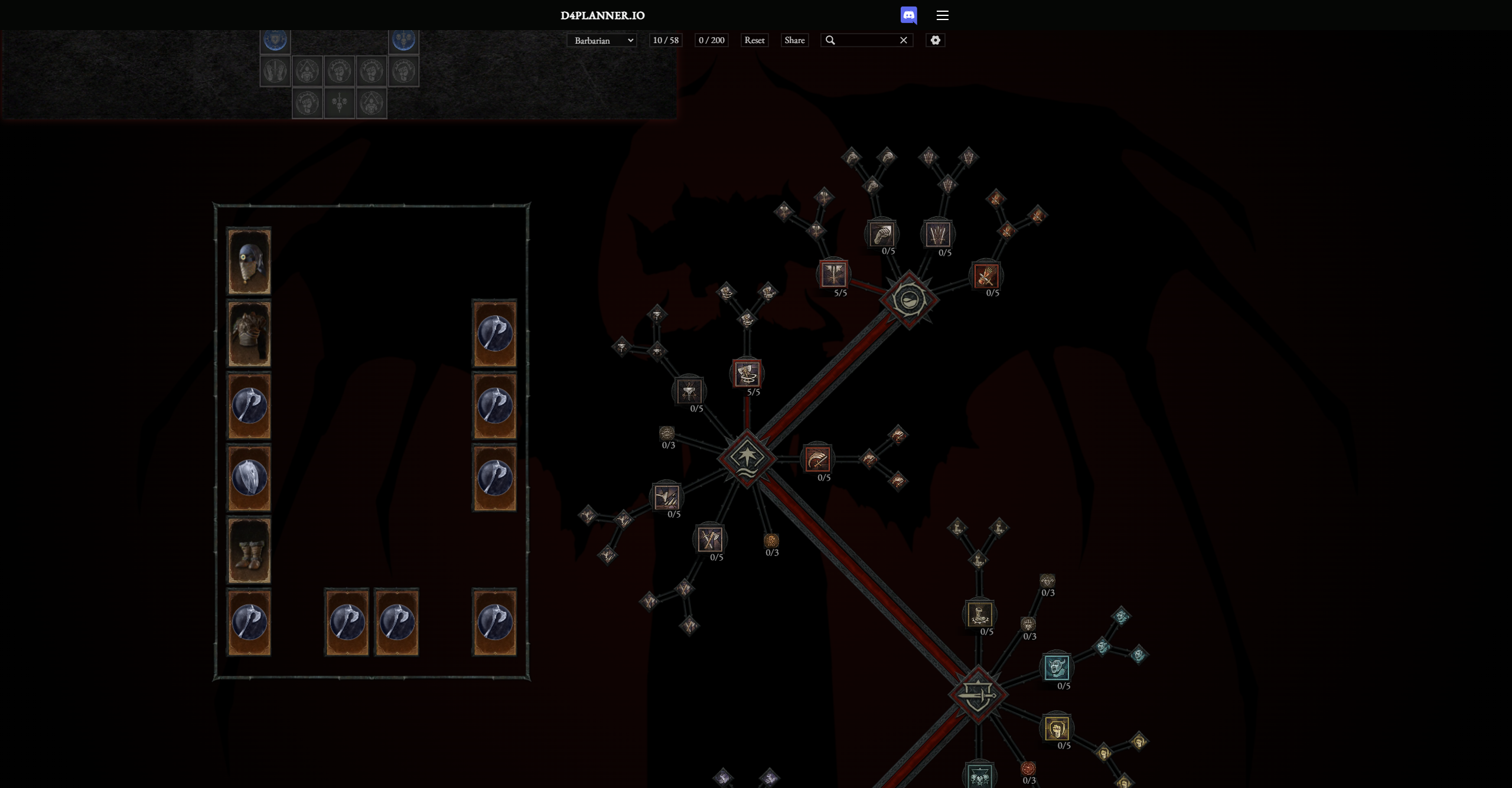Open the Barbarian class dropdown

tap(601, 40)
